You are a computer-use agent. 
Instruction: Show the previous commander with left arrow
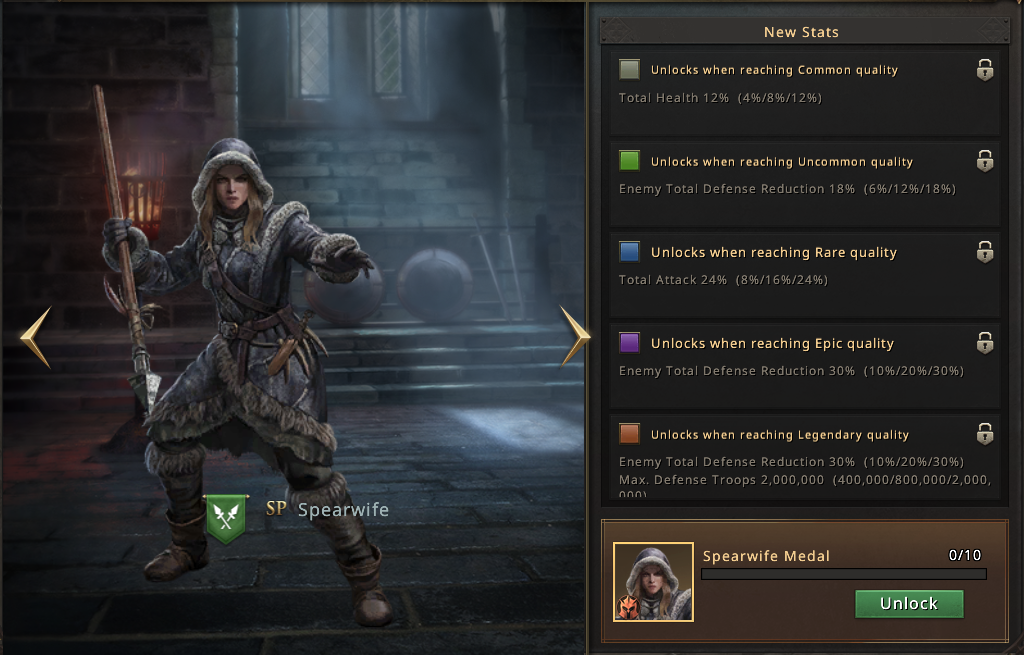[x=35, y=337]
